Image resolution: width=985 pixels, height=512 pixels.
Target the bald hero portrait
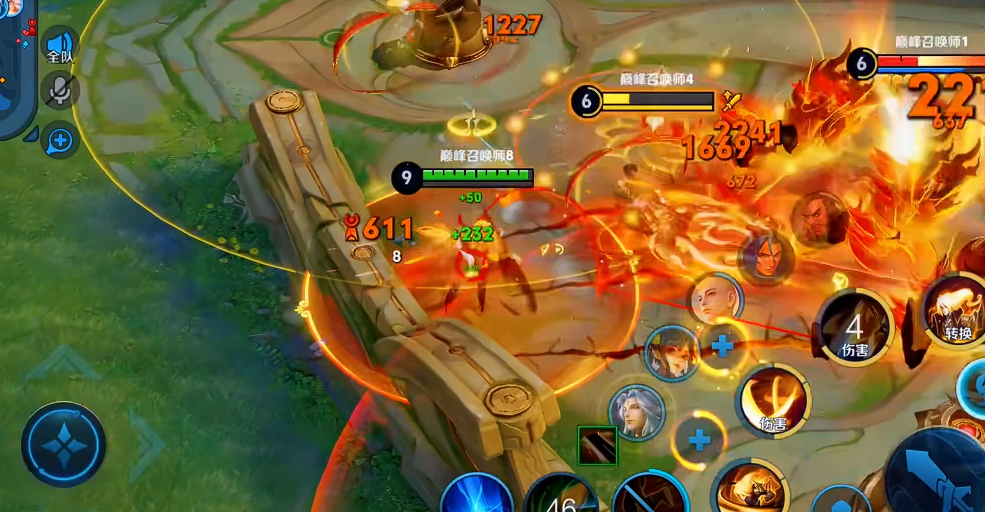click(715, 299)
